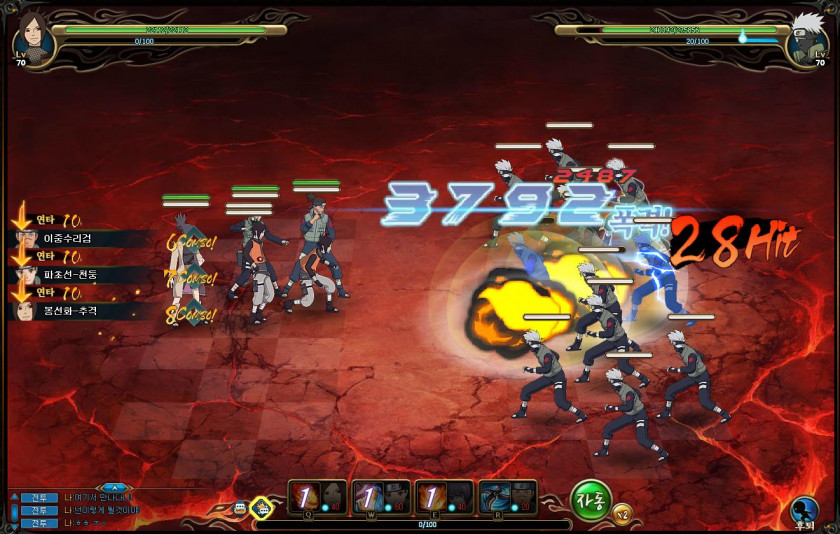This screenshot has height=534, width=840.
Task: Click the player's leader portrait
Action: tap(33, 38)
